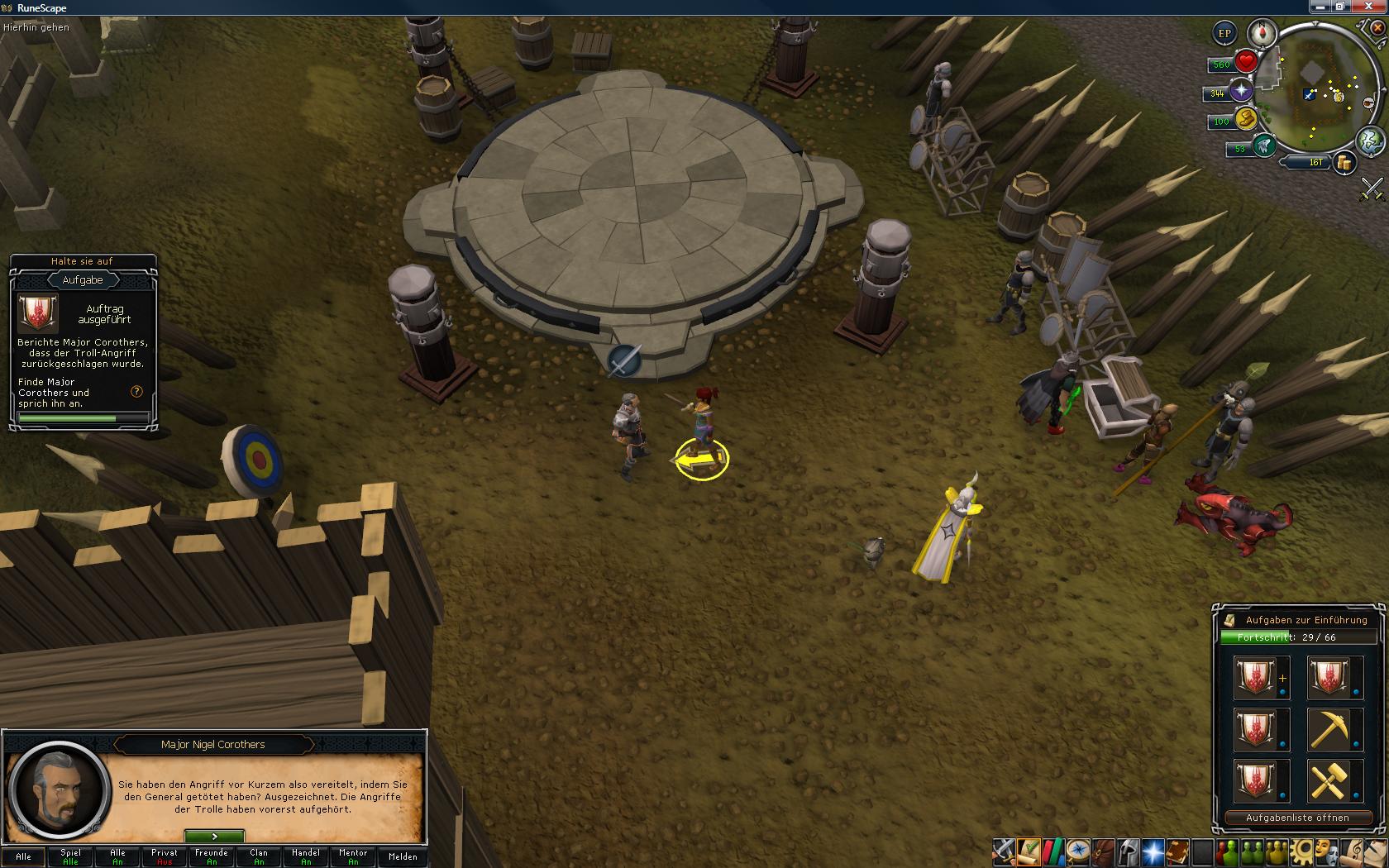Open the brown backpack inventory tab
This screenshot has height=868, width=1389.
click(1102, 851)
